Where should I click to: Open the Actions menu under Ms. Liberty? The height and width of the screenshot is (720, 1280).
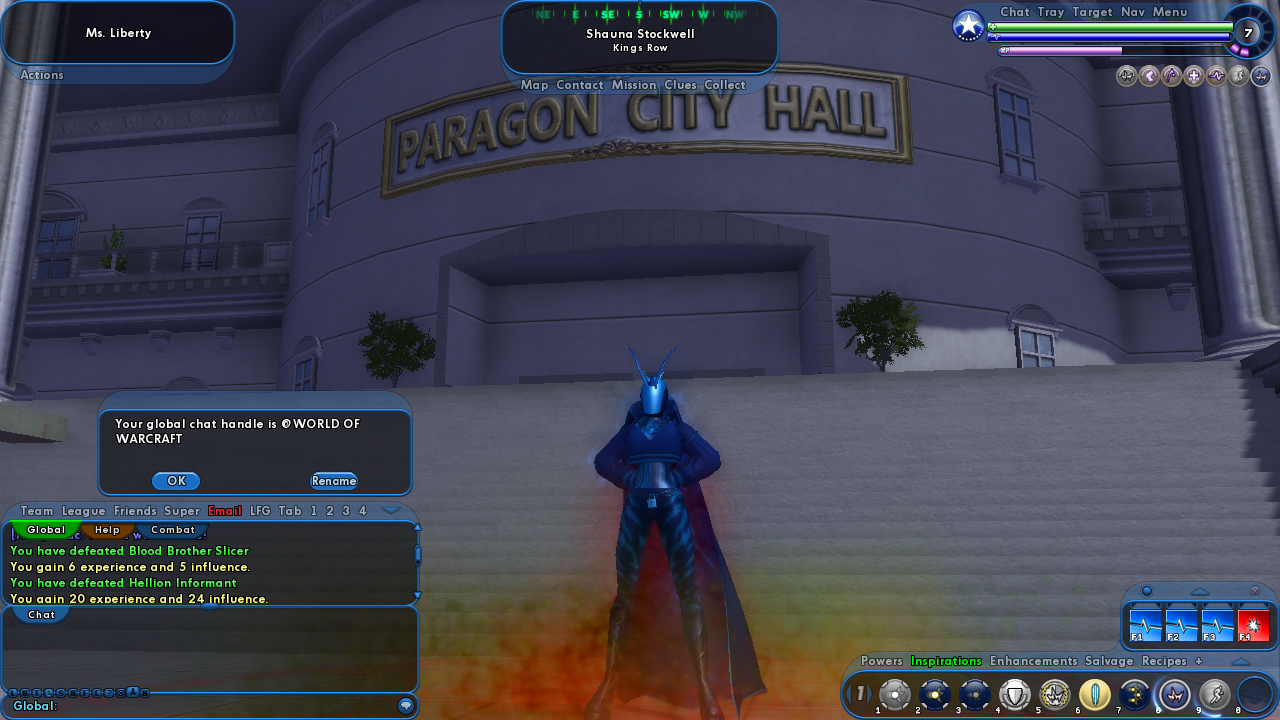tap(42, 75)
